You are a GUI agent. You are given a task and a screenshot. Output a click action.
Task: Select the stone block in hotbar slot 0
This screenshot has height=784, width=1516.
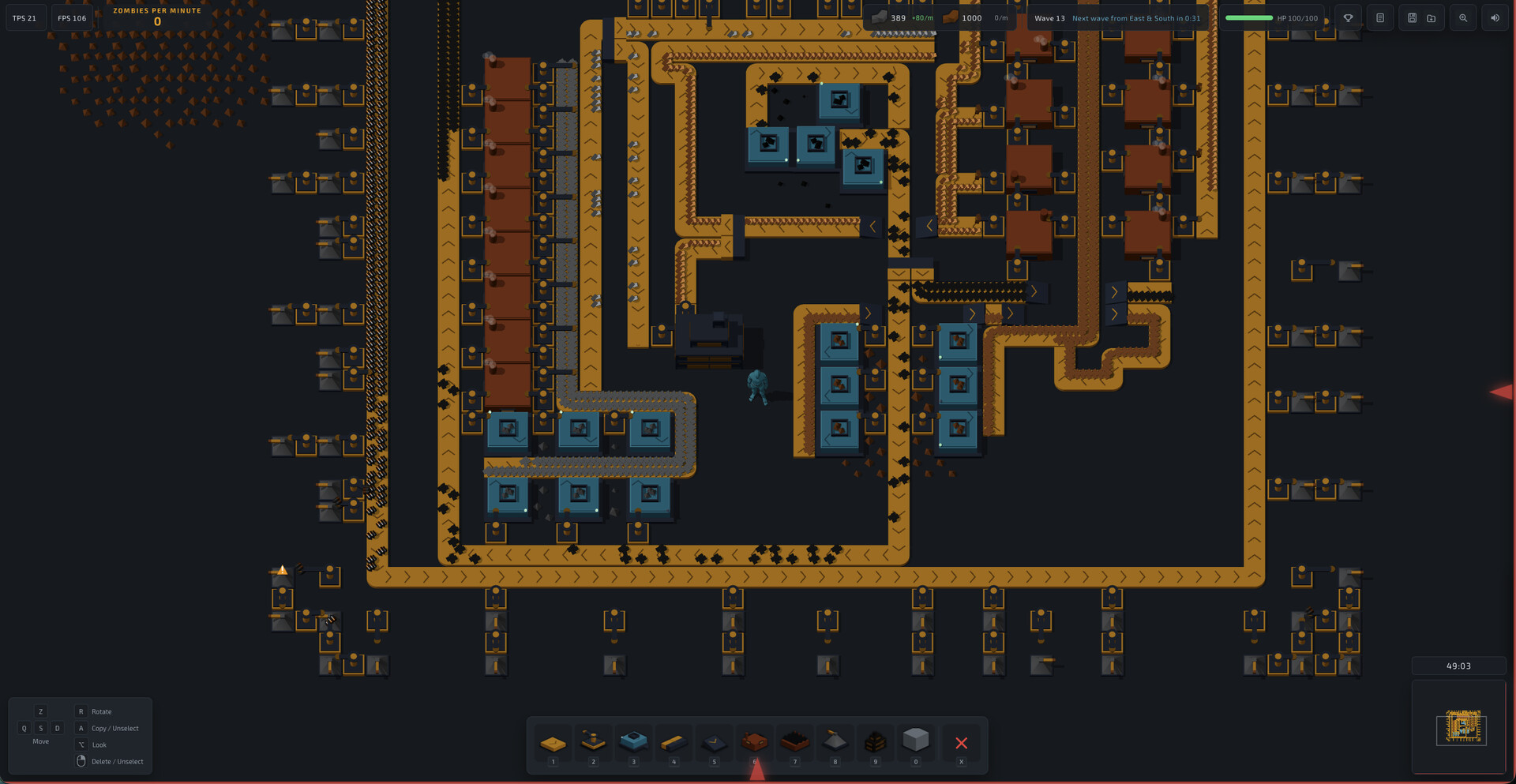tap(916, 742)
